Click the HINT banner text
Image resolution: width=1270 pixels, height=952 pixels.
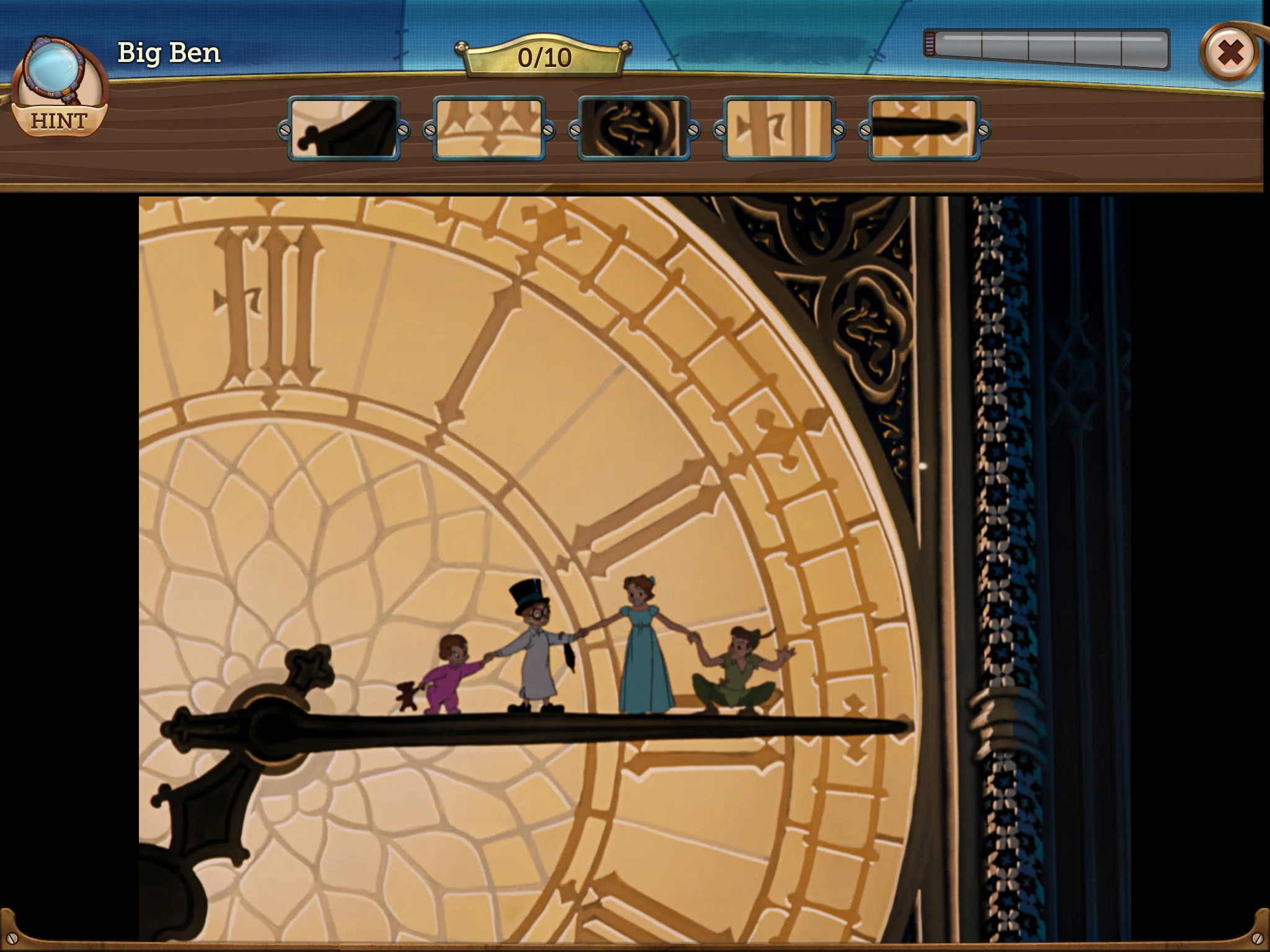click(60, 121)
